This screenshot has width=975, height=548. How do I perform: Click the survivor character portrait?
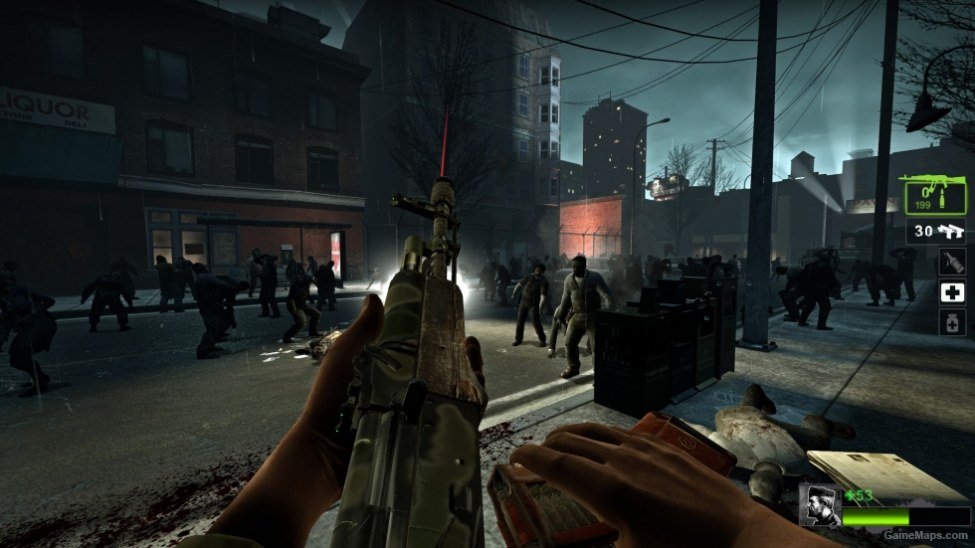click(820, 505)
